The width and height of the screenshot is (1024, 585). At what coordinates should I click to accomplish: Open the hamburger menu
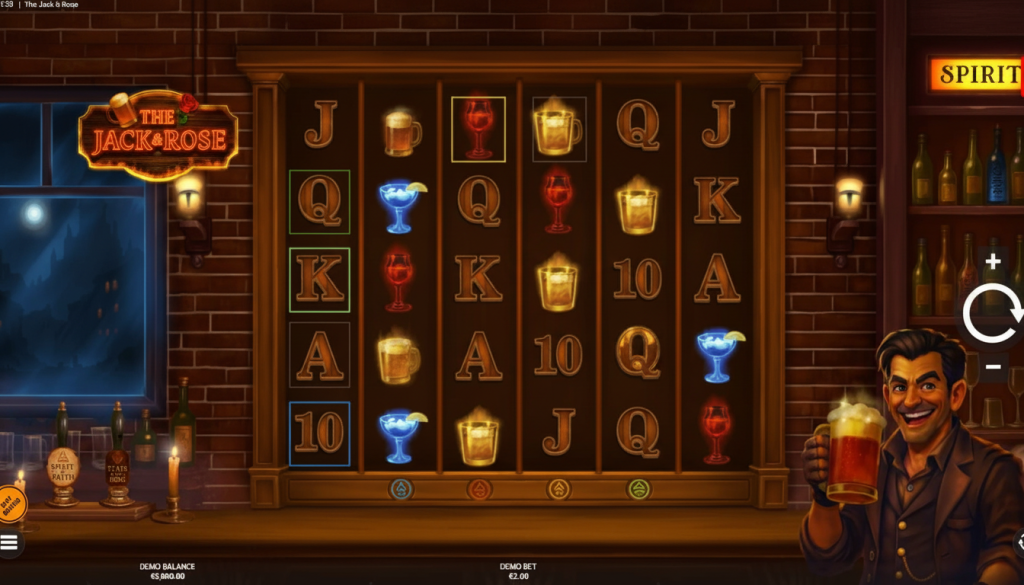coord(9,543)
